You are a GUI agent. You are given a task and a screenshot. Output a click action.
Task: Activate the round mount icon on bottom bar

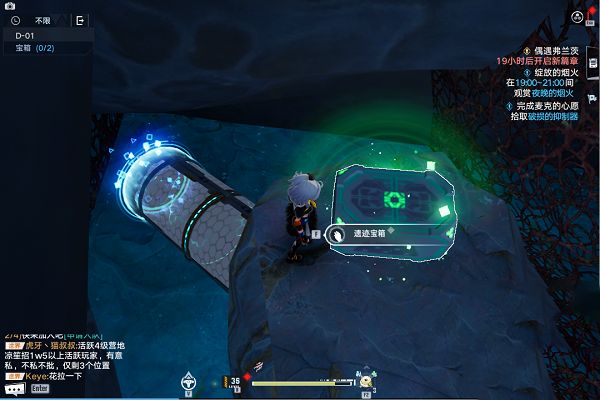pos(188,380)
